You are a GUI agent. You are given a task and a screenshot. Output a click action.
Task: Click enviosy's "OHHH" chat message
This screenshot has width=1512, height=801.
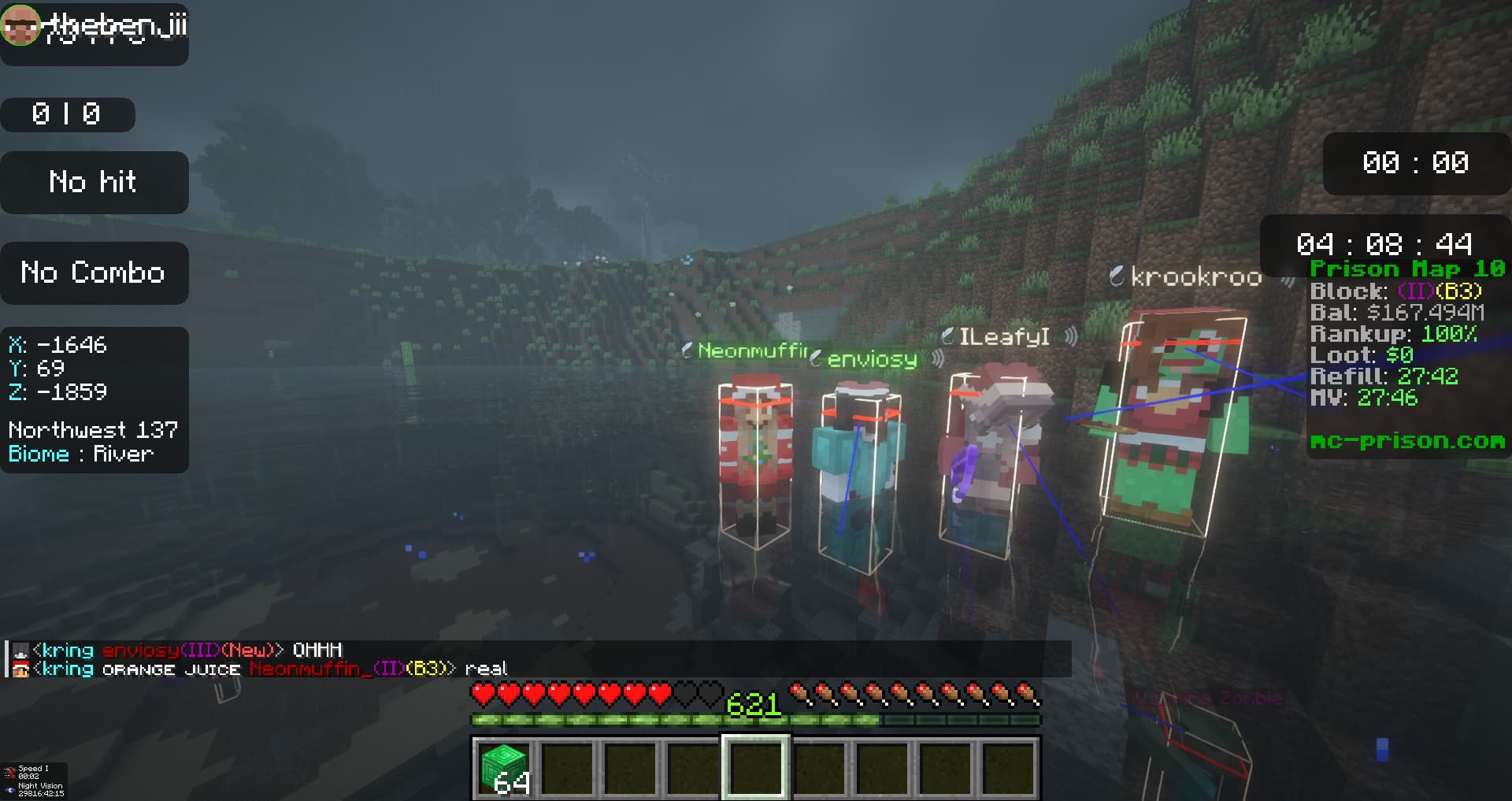pos(317,651)
